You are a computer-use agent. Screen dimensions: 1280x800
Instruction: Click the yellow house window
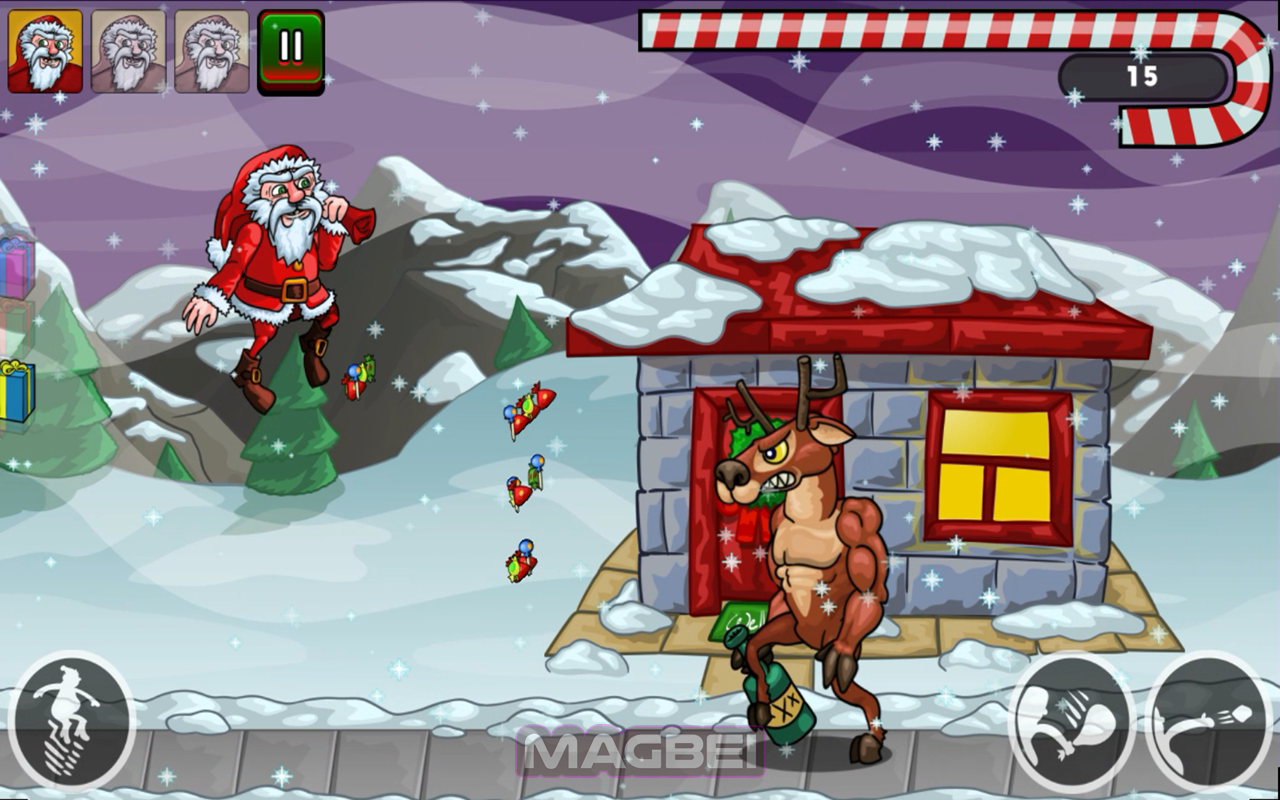995,465
